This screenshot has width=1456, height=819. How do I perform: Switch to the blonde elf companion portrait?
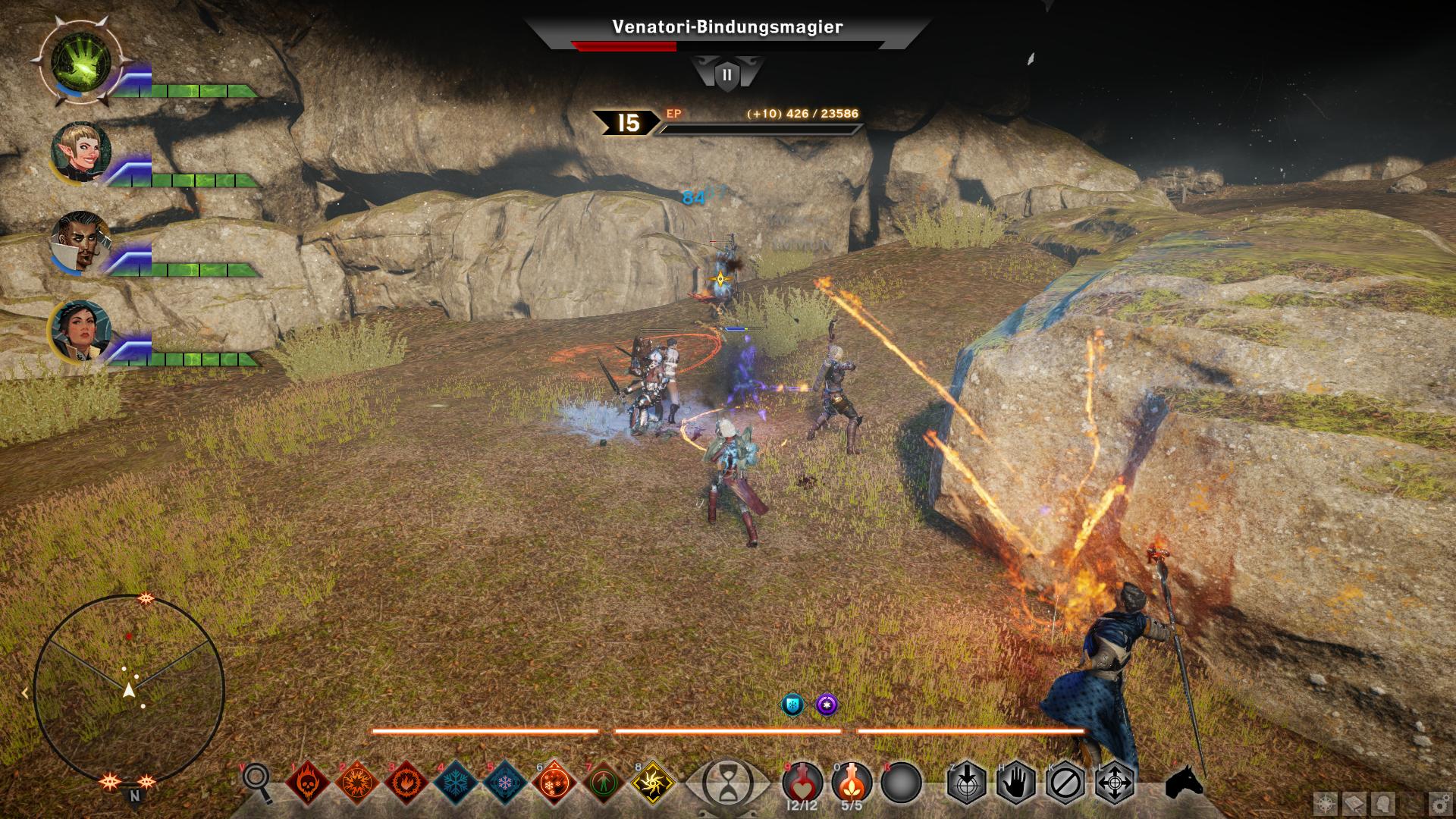[x=81, y=152]
